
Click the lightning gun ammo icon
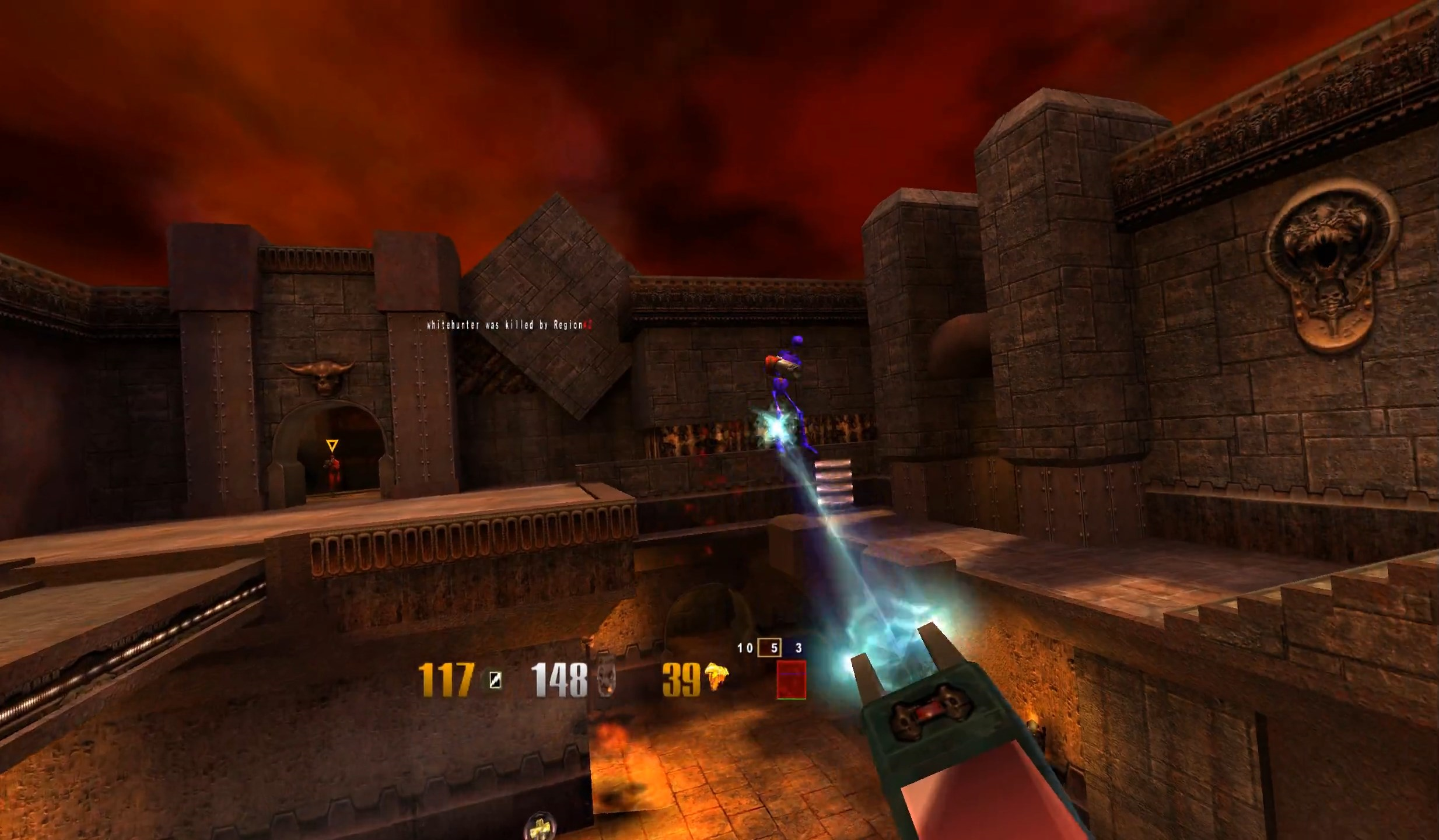pyautogui.click(x=495, y=680)
